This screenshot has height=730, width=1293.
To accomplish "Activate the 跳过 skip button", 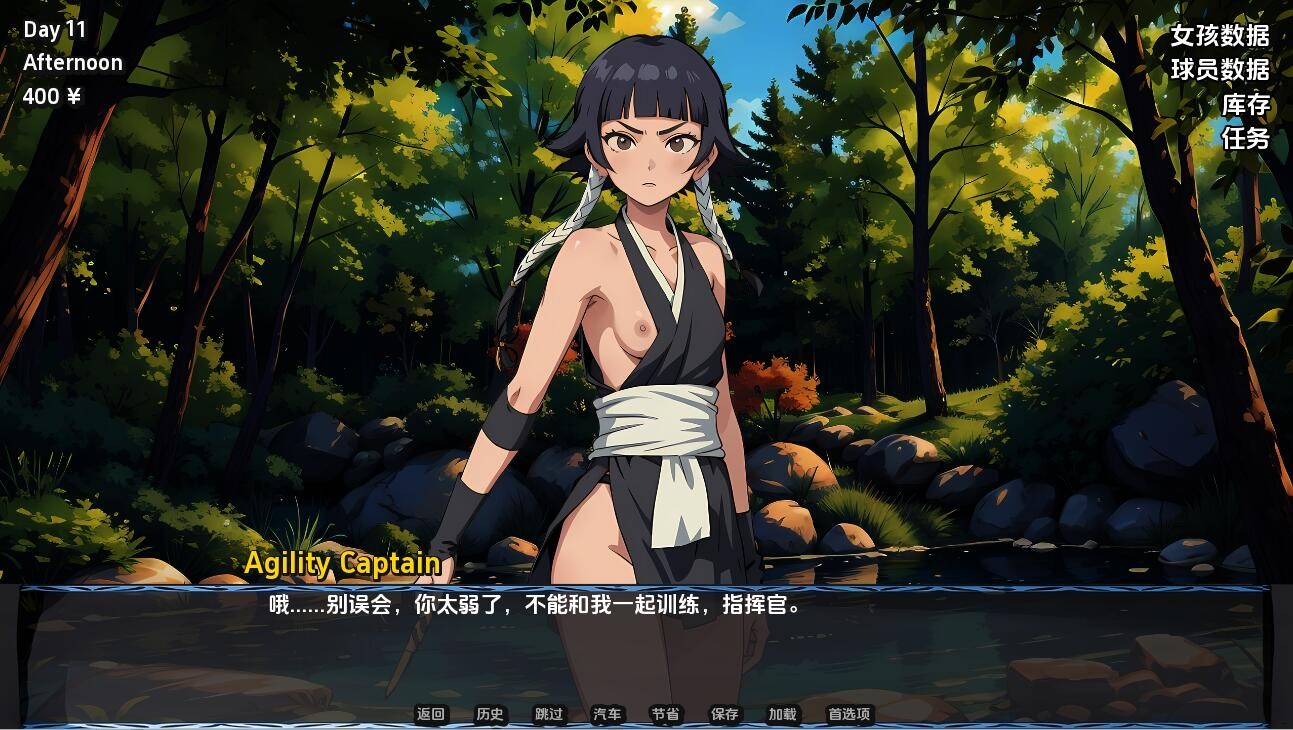I will pyautogui.click(x=549, y=714).
